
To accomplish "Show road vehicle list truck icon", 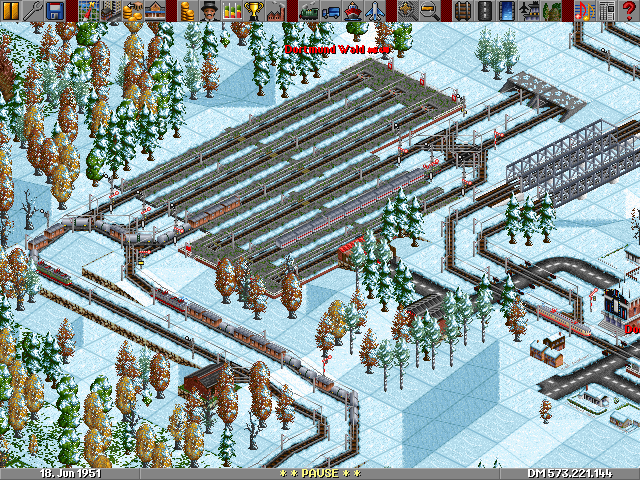I will [x=331, y=10].
